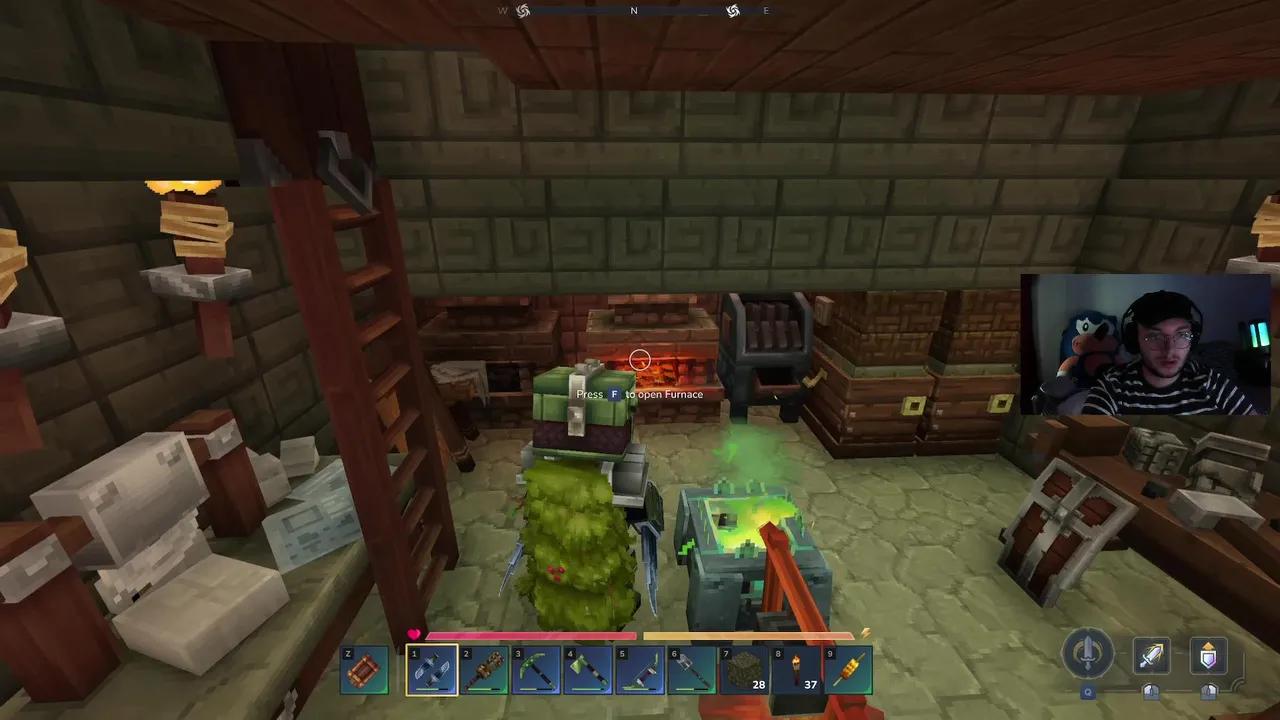The image size is (1280, 720).
Task: Click the shield defense skill icon
Action: [x=1208, y=655]
